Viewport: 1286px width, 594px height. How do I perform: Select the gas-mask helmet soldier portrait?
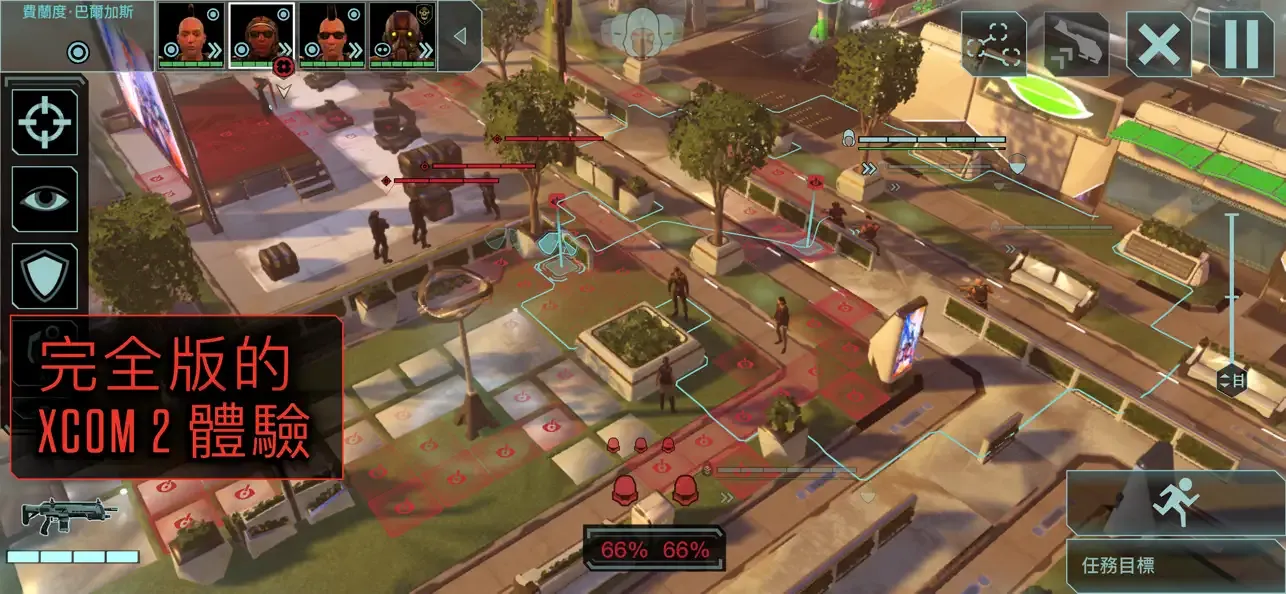pos(402,36)
